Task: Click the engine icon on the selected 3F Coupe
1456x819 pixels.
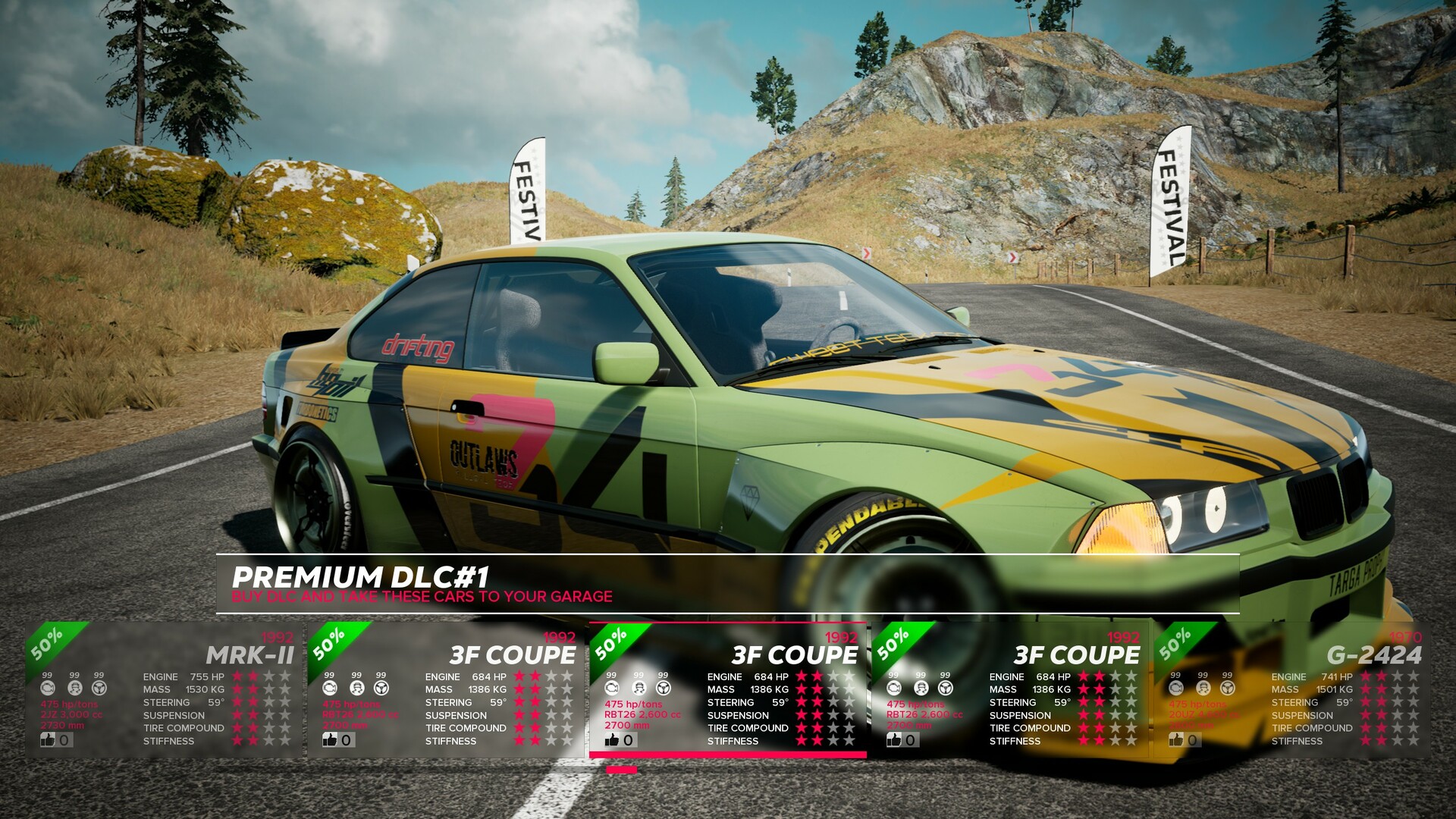Action: point(613,688)
